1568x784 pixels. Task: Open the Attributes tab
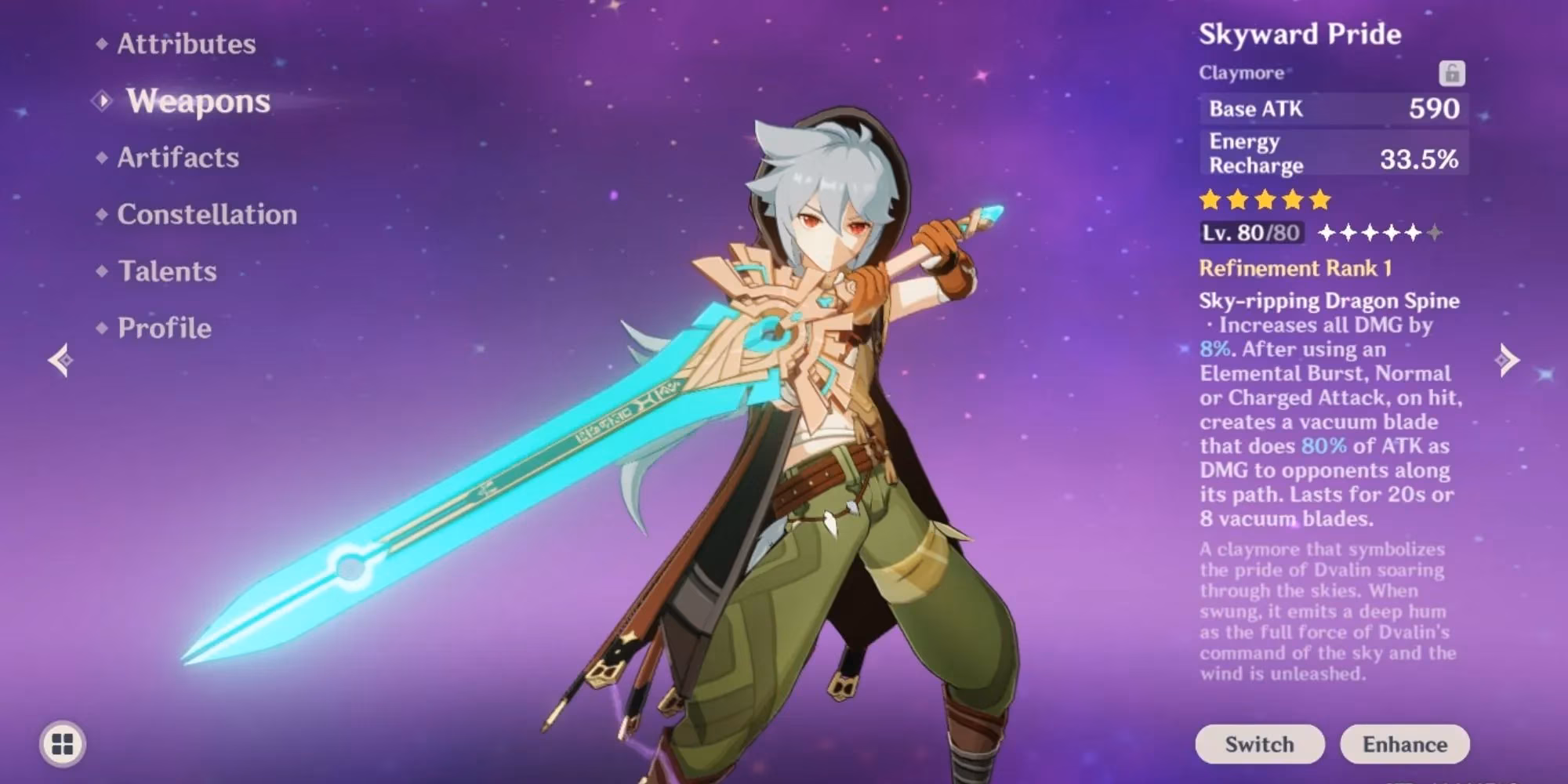click(x=186, y=45)
